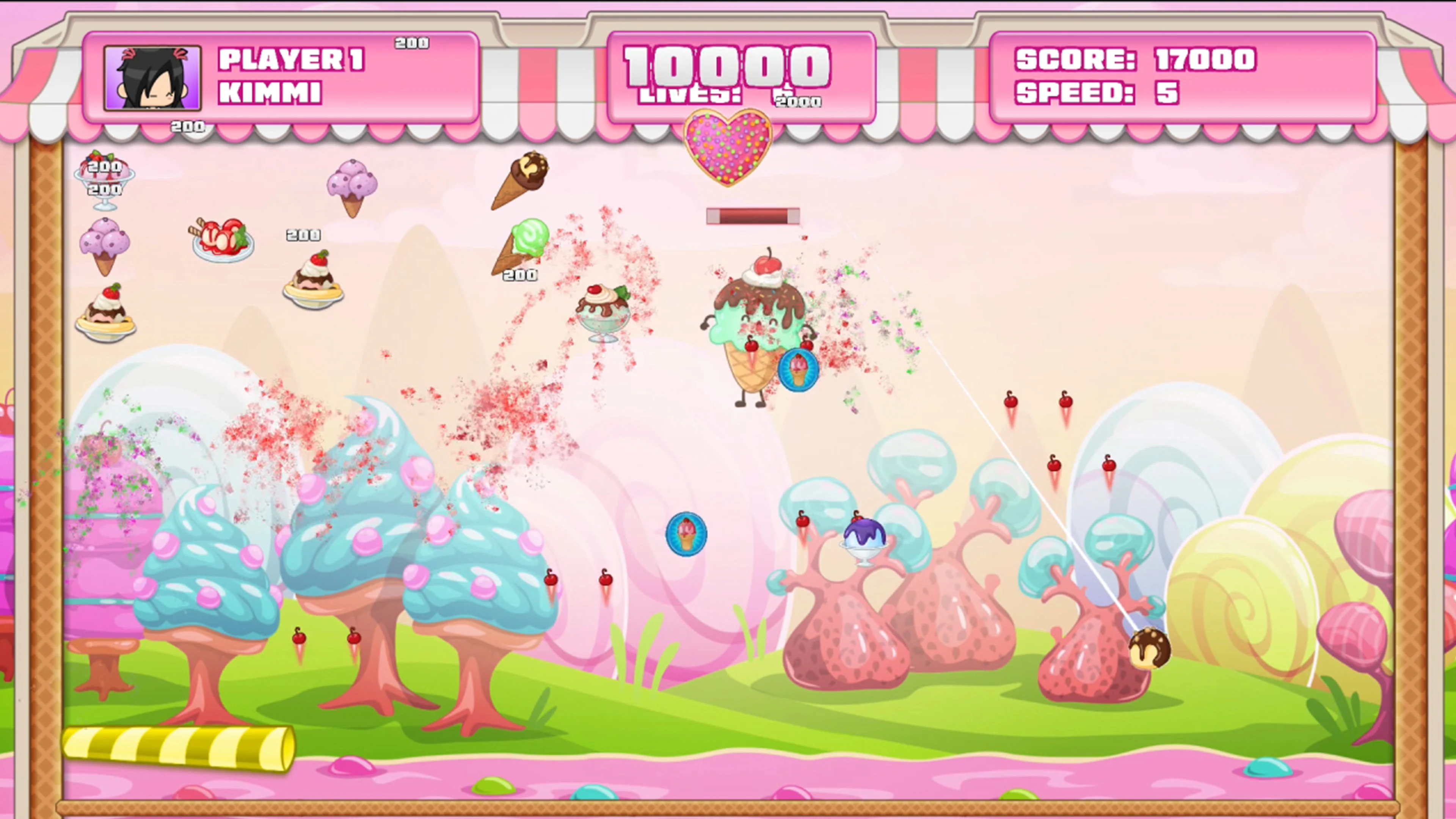Click the sprinkled heart cookie life icon

pos(729,146)
